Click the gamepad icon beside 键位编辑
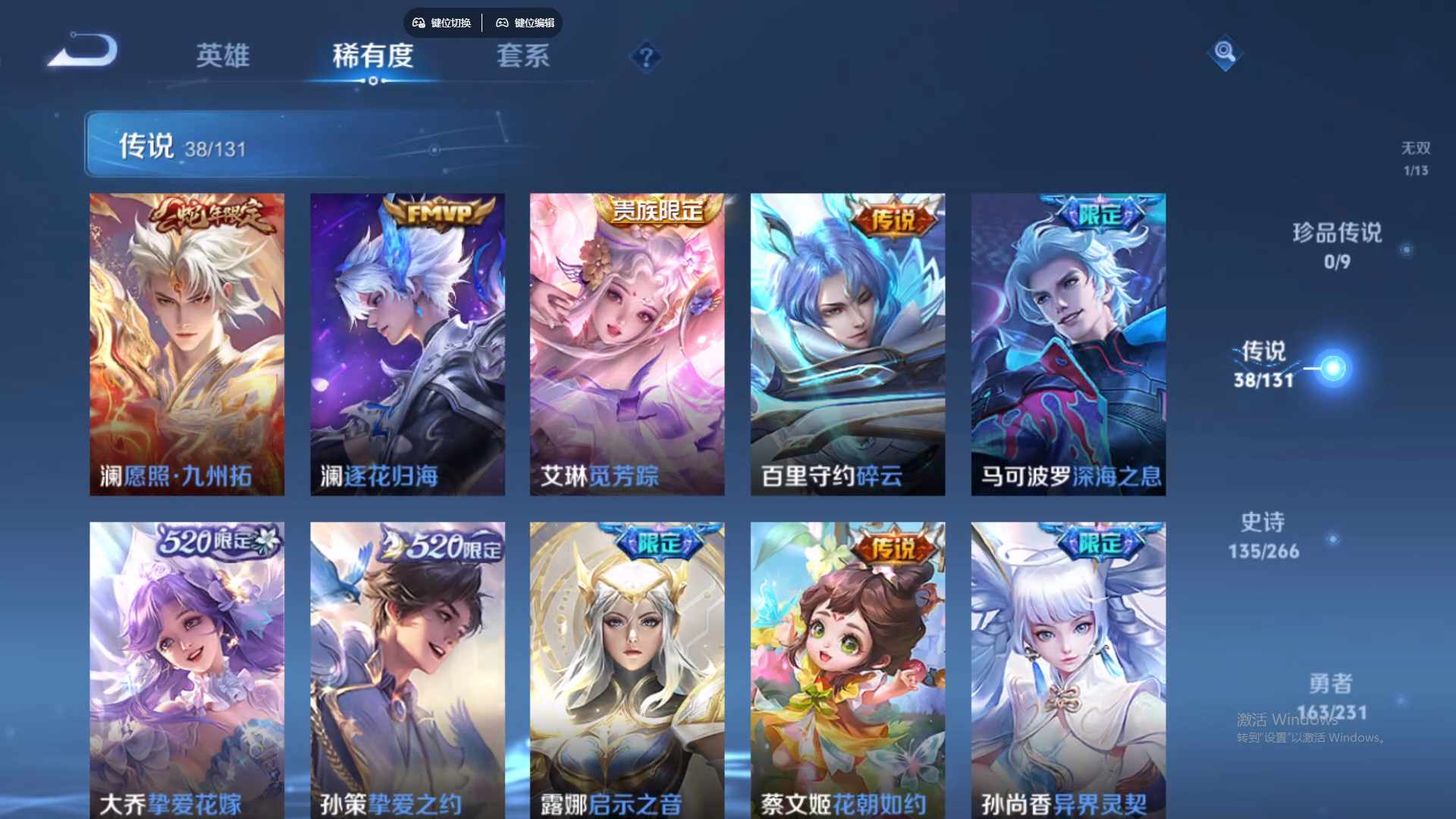Screen dimensions: 1456x819 [502, 23]
